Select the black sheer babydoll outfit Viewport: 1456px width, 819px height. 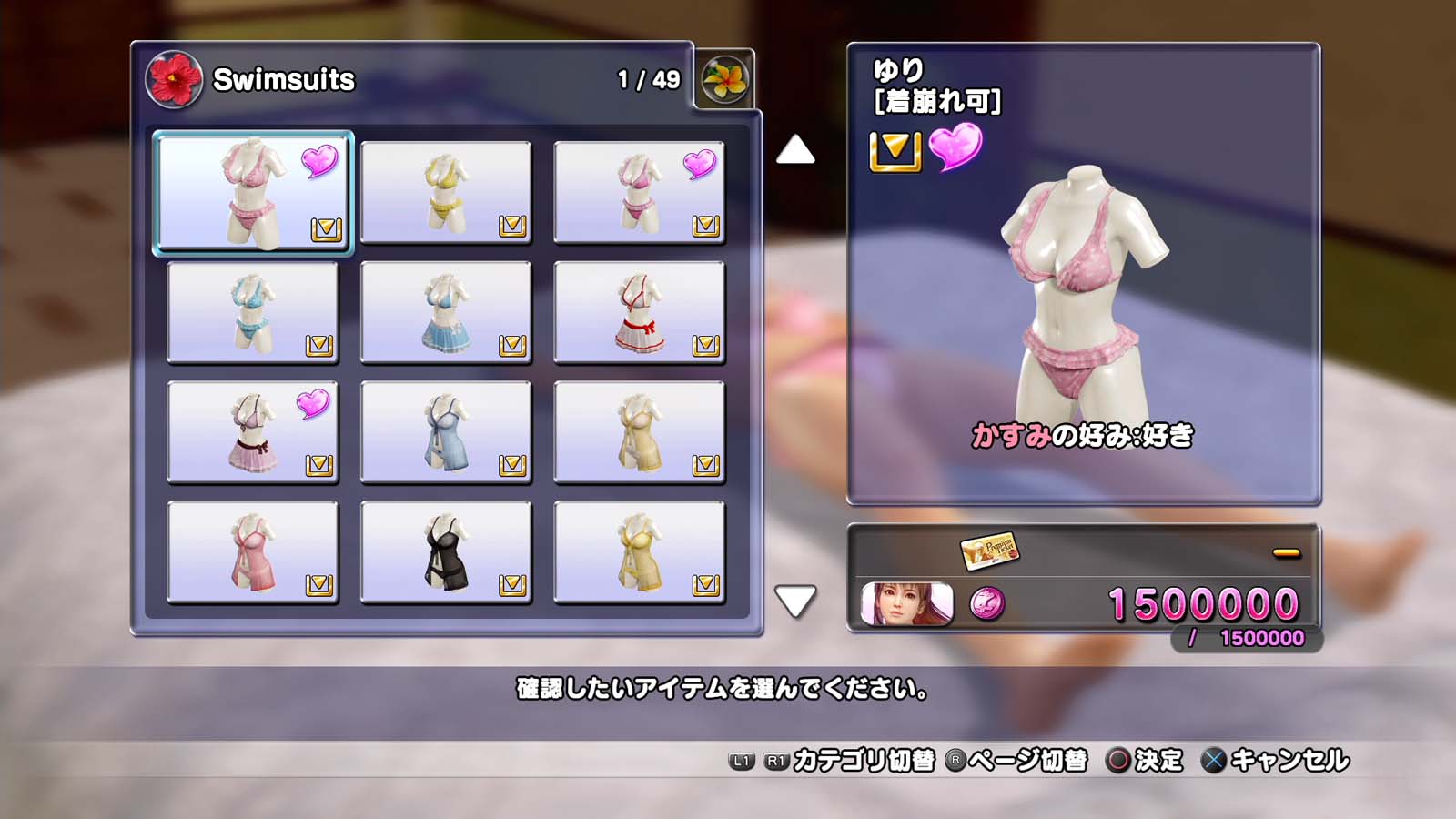click(x=446, y=552)
